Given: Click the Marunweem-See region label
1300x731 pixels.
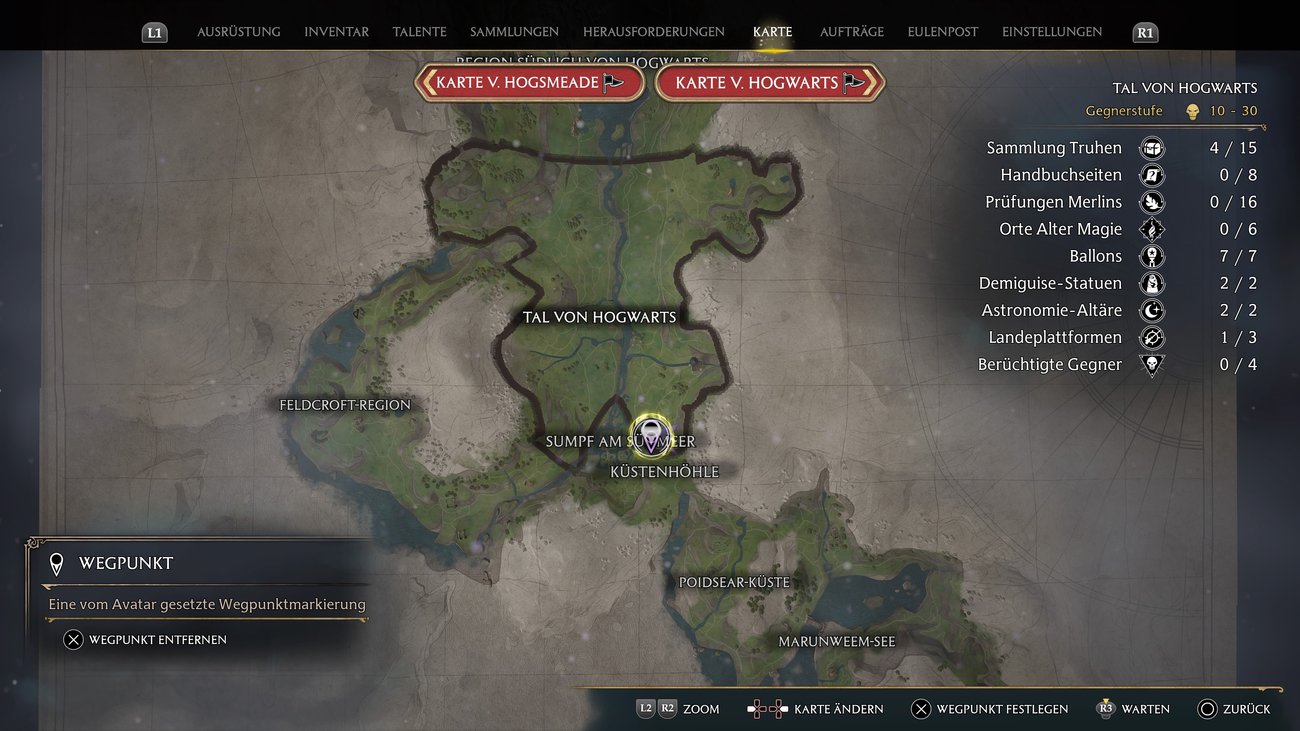Looking at the screenshot, I should (837, 641).
